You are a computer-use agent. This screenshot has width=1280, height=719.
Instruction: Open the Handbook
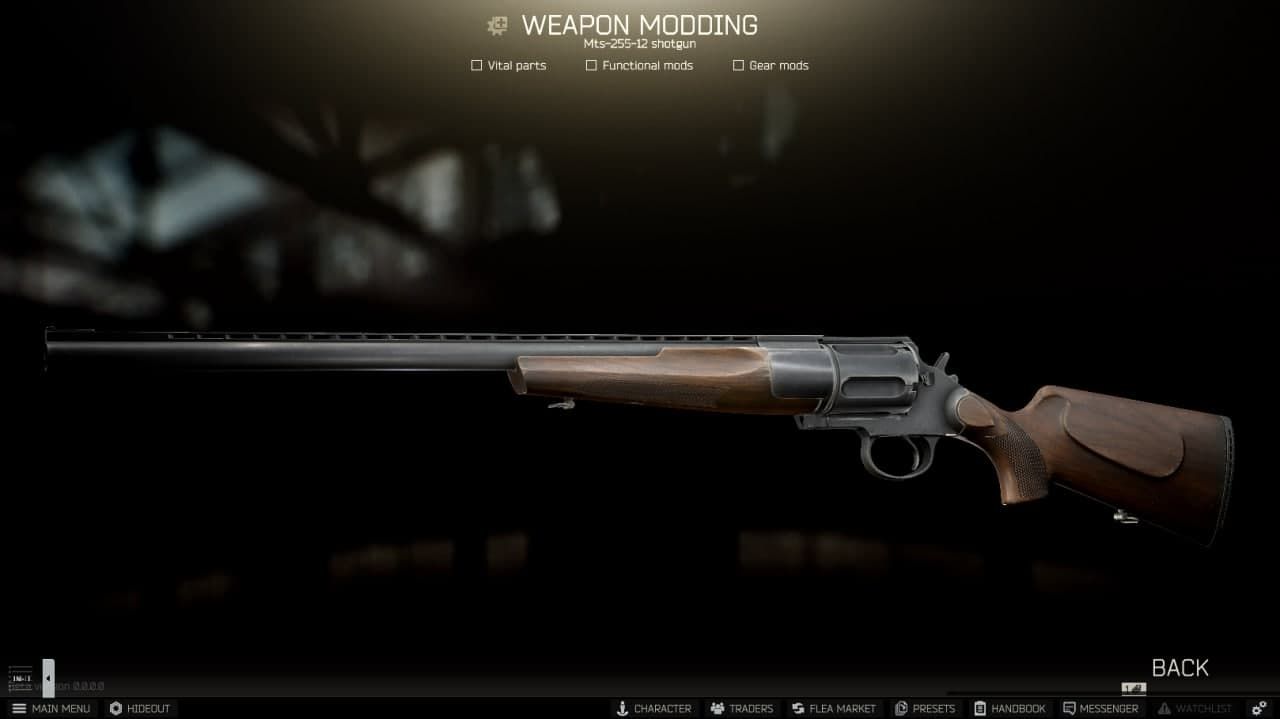tap(1009, 708)
